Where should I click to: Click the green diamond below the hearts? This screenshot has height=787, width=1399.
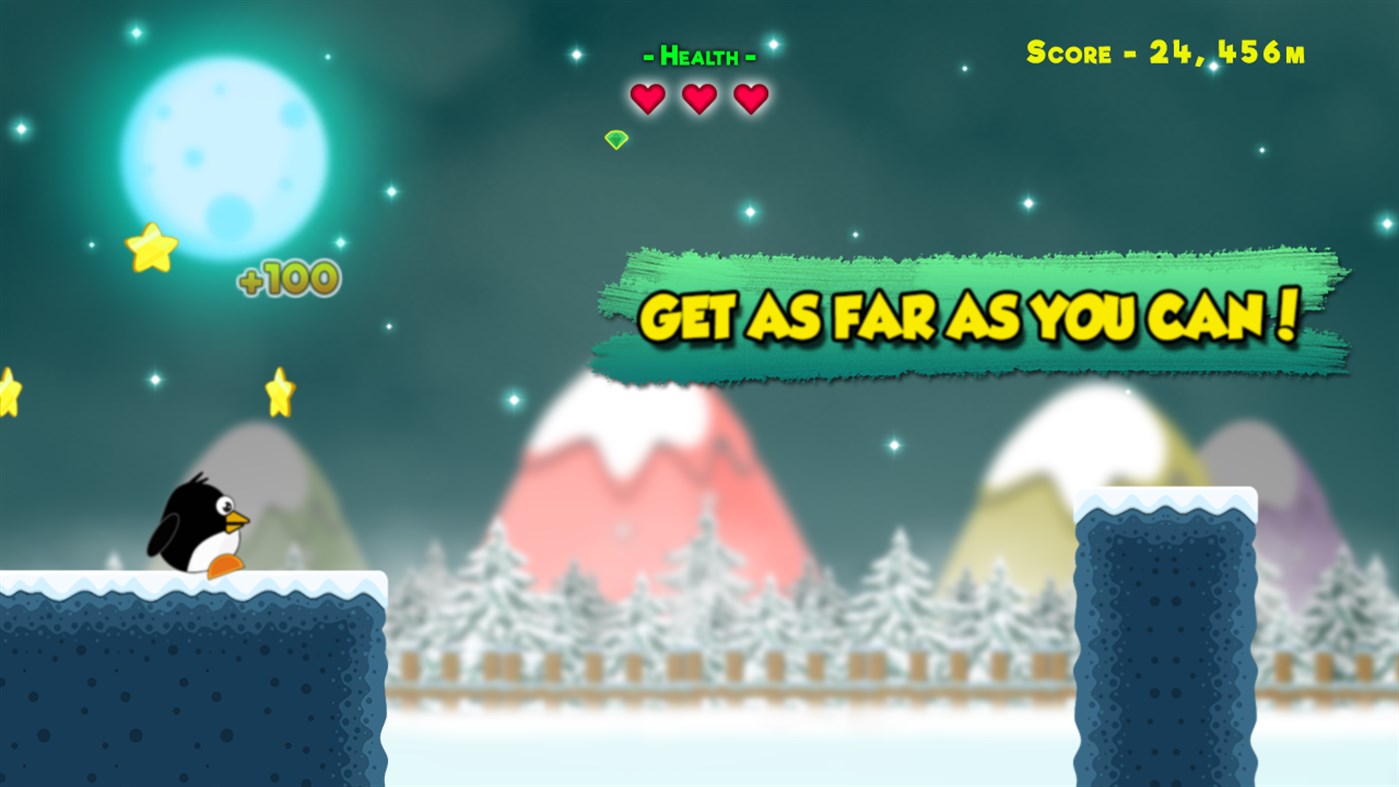[615, 138]
